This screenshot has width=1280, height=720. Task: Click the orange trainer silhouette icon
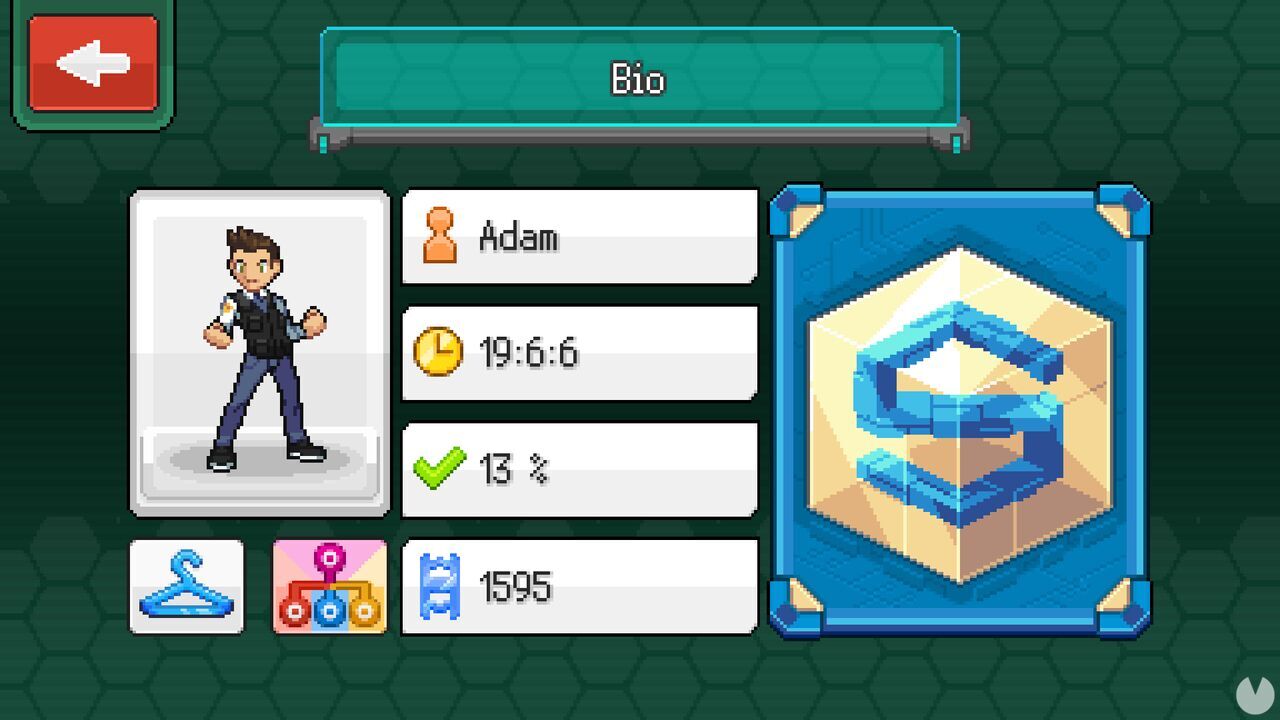(x=440, y=234)
